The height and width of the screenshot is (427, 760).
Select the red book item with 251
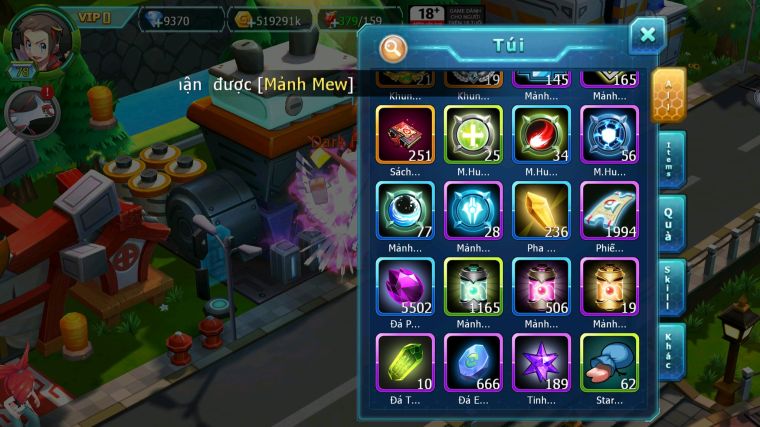pyautogui.click(x=405, y=134)
